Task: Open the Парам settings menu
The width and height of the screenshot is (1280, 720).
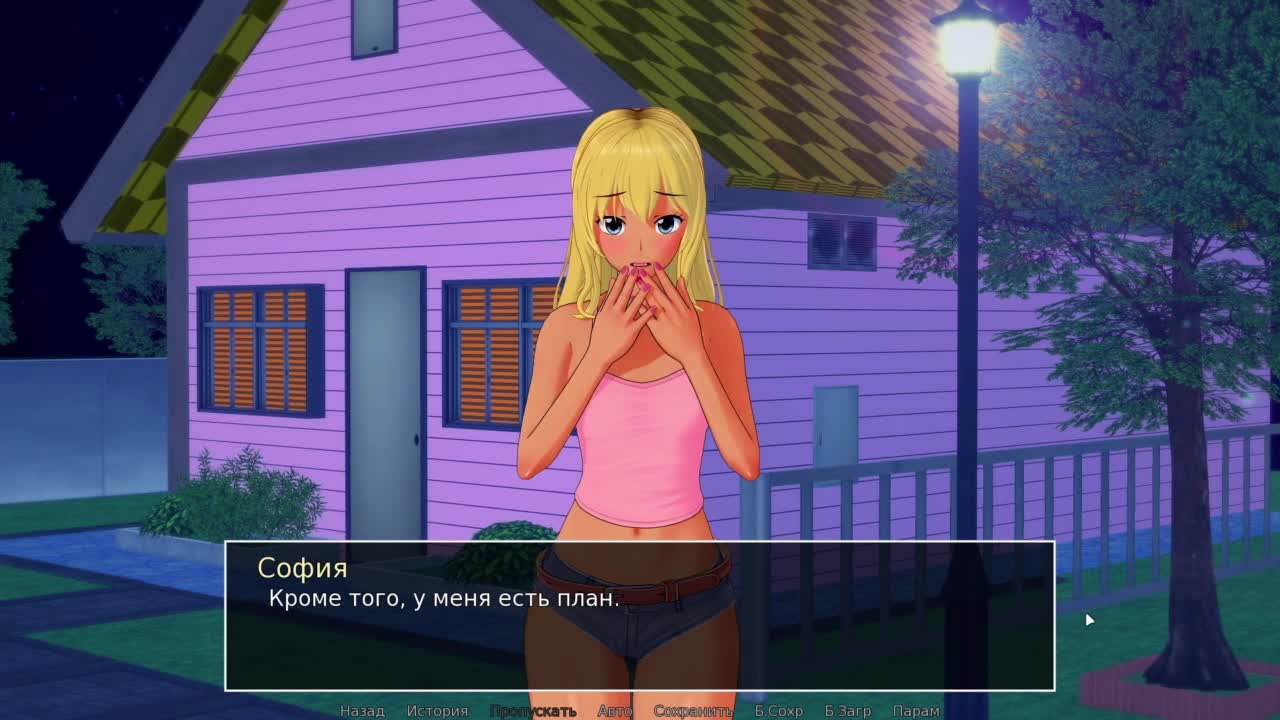Action: click(x=916, y=711)
